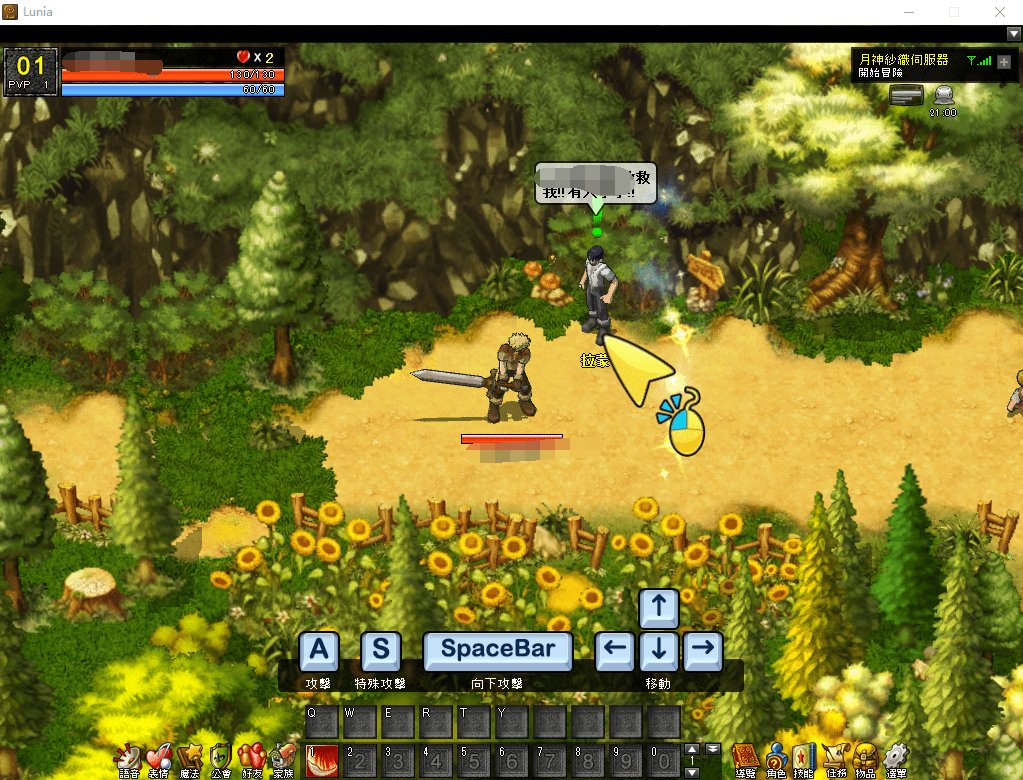This screenshot has height=780, width=1023.
Task: Open the 公會 guild window
Action: 221,759
